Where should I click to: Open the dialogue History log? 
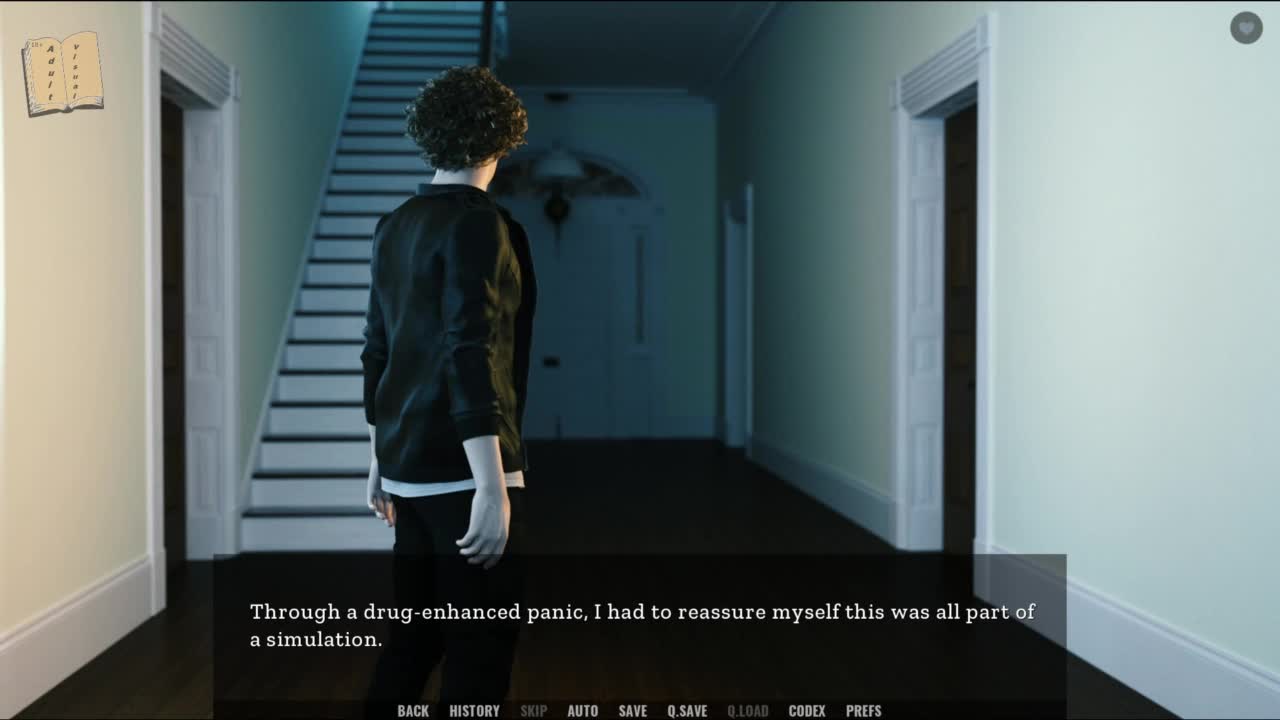pos(474,711)
